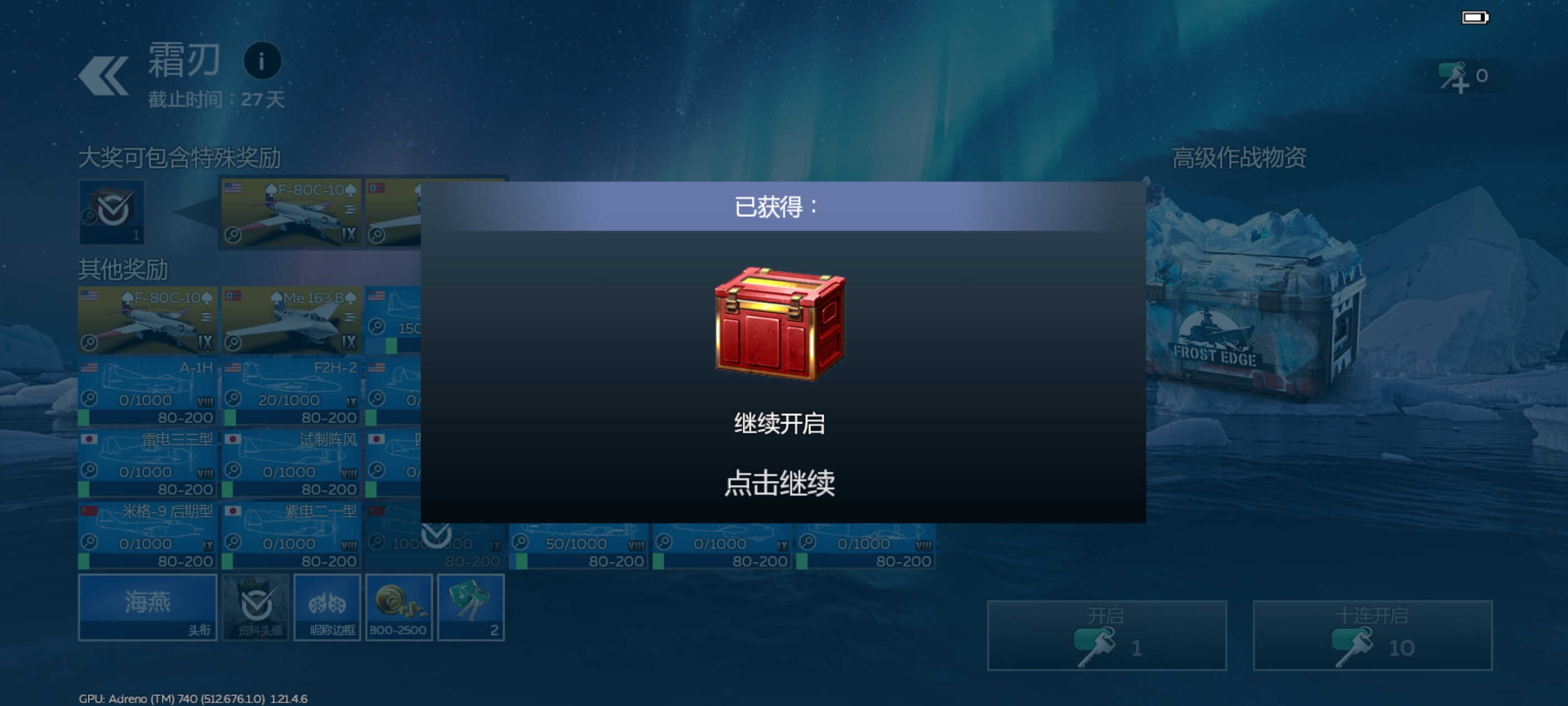Click the info icon beside the 霜刃 title
This screenshot has height=706, width=1568.
262,61
